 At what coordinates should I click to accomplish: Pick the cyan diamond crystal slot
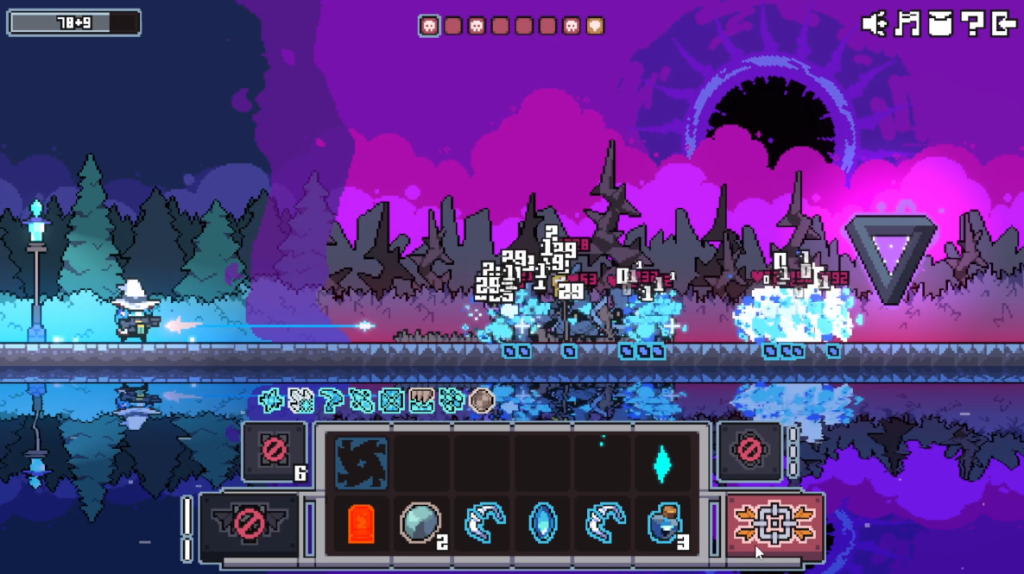pos(661,462)
